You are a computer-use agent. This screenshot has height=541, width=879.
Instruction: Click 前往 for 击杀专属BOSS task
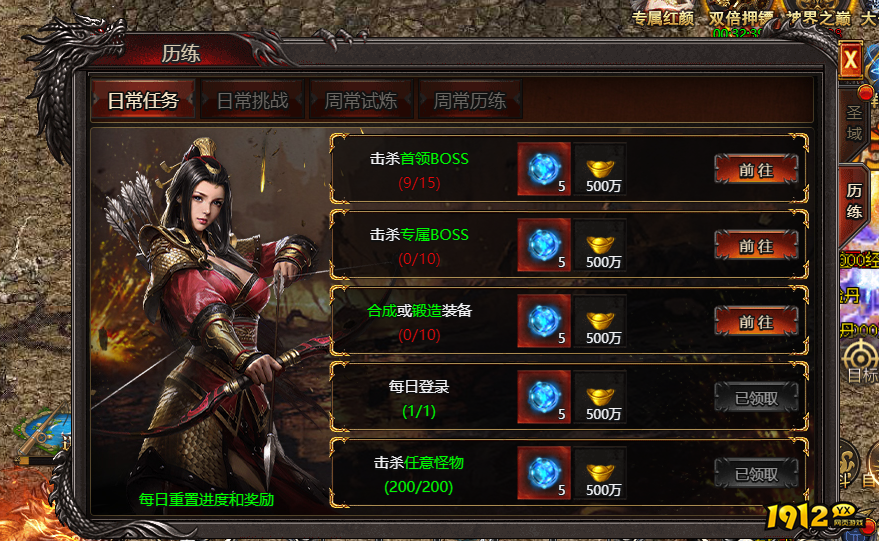756,246
